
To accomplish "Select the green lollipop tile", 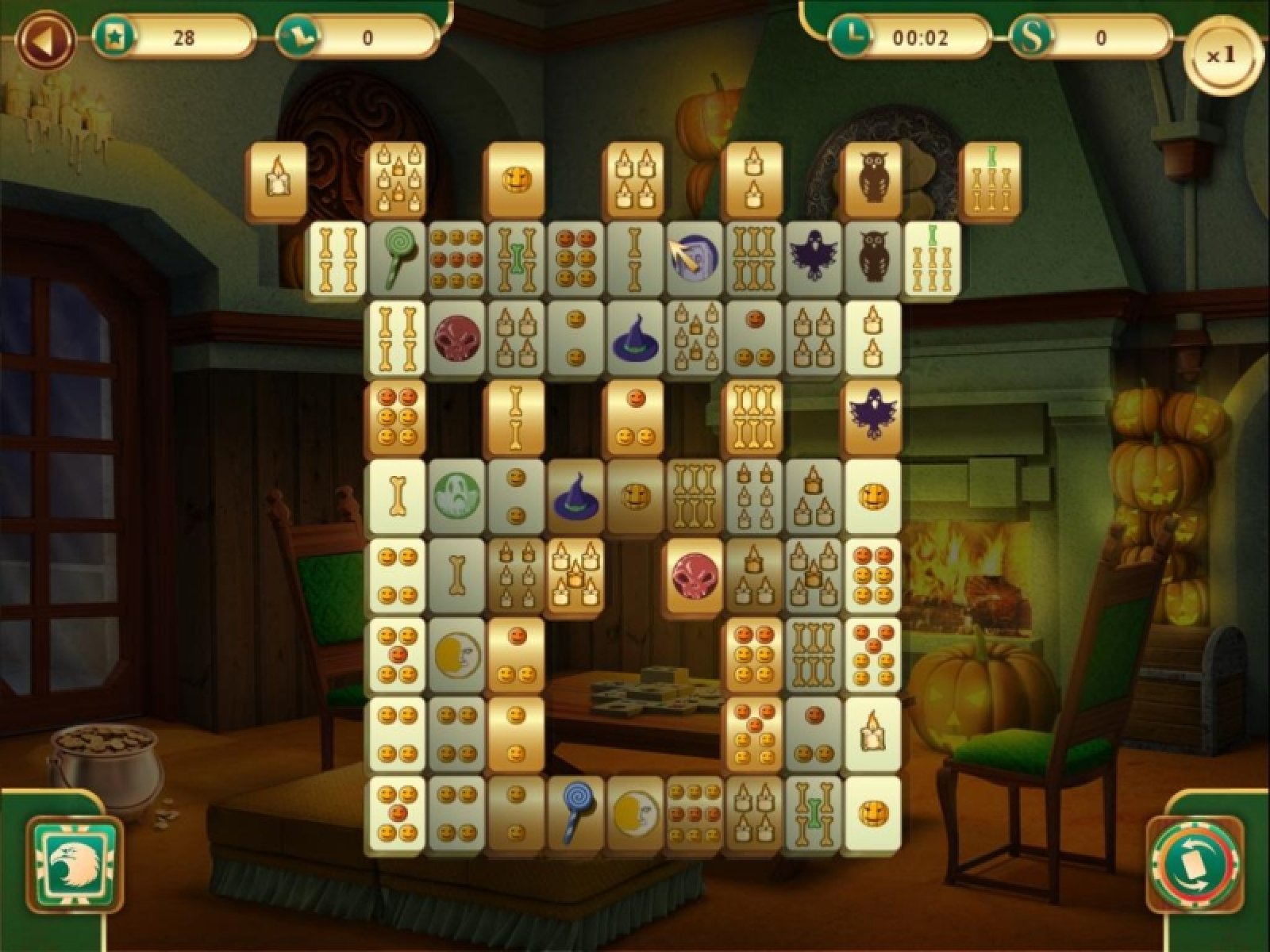I will (x=397, y=257).
